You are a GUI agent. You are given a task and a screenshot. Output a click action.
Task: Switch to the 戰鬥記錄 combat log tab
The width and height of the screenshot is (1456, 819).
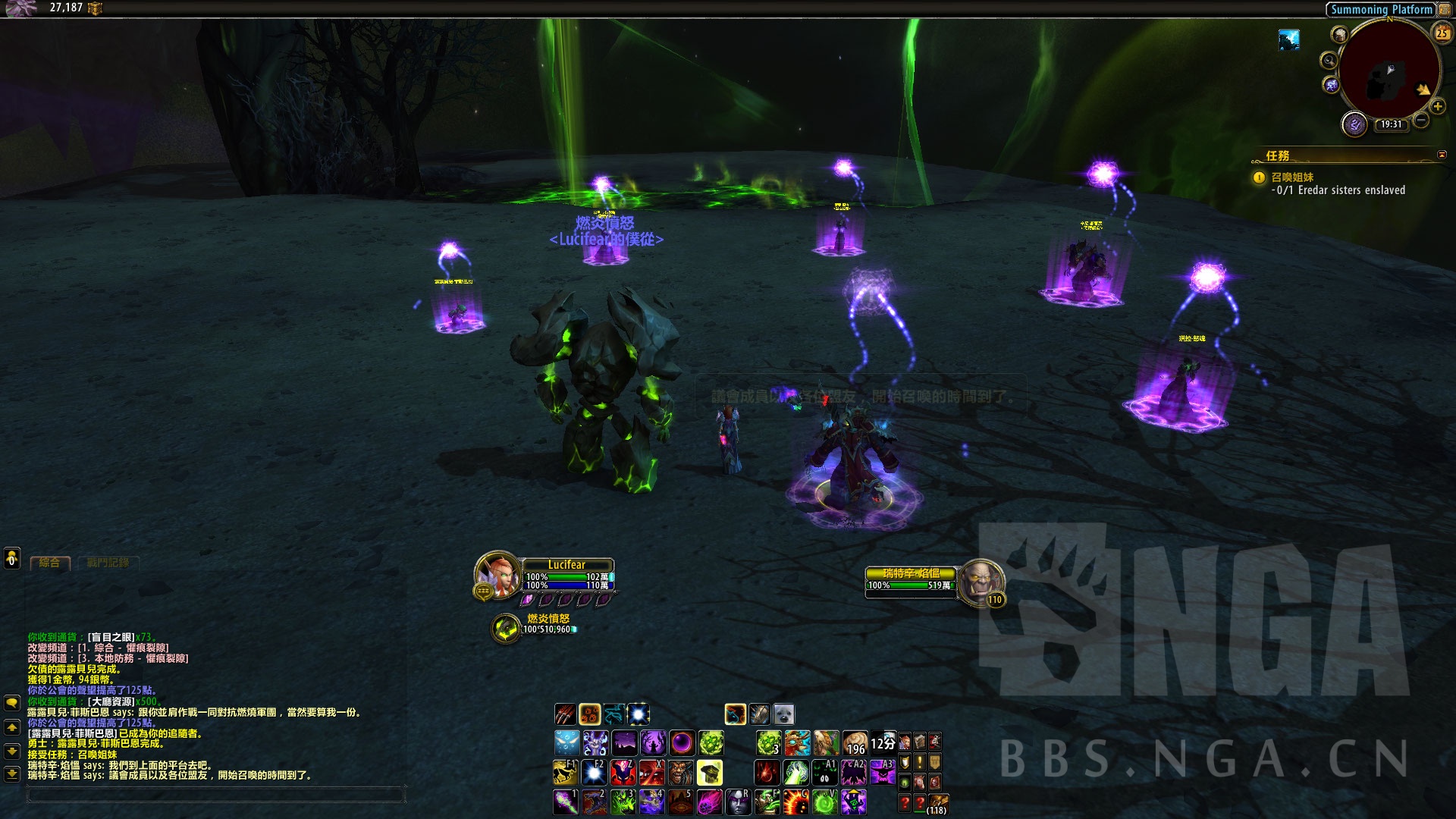[x=108, y=563]
